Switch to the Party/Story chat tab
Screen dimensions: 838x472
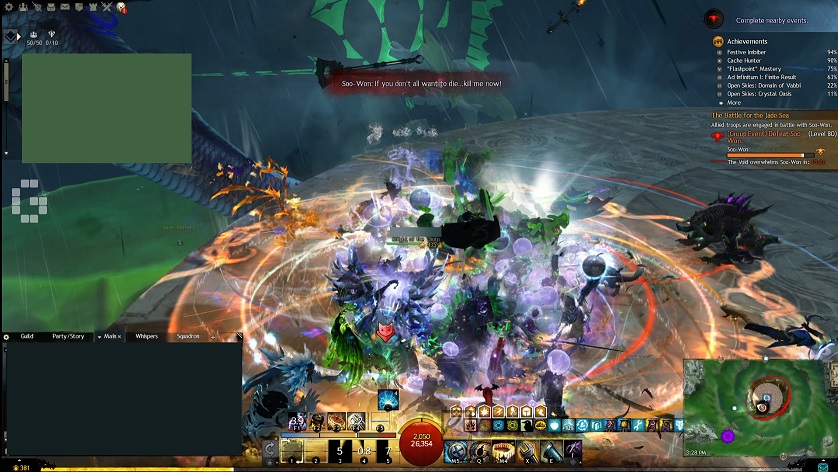coord(67,337)
